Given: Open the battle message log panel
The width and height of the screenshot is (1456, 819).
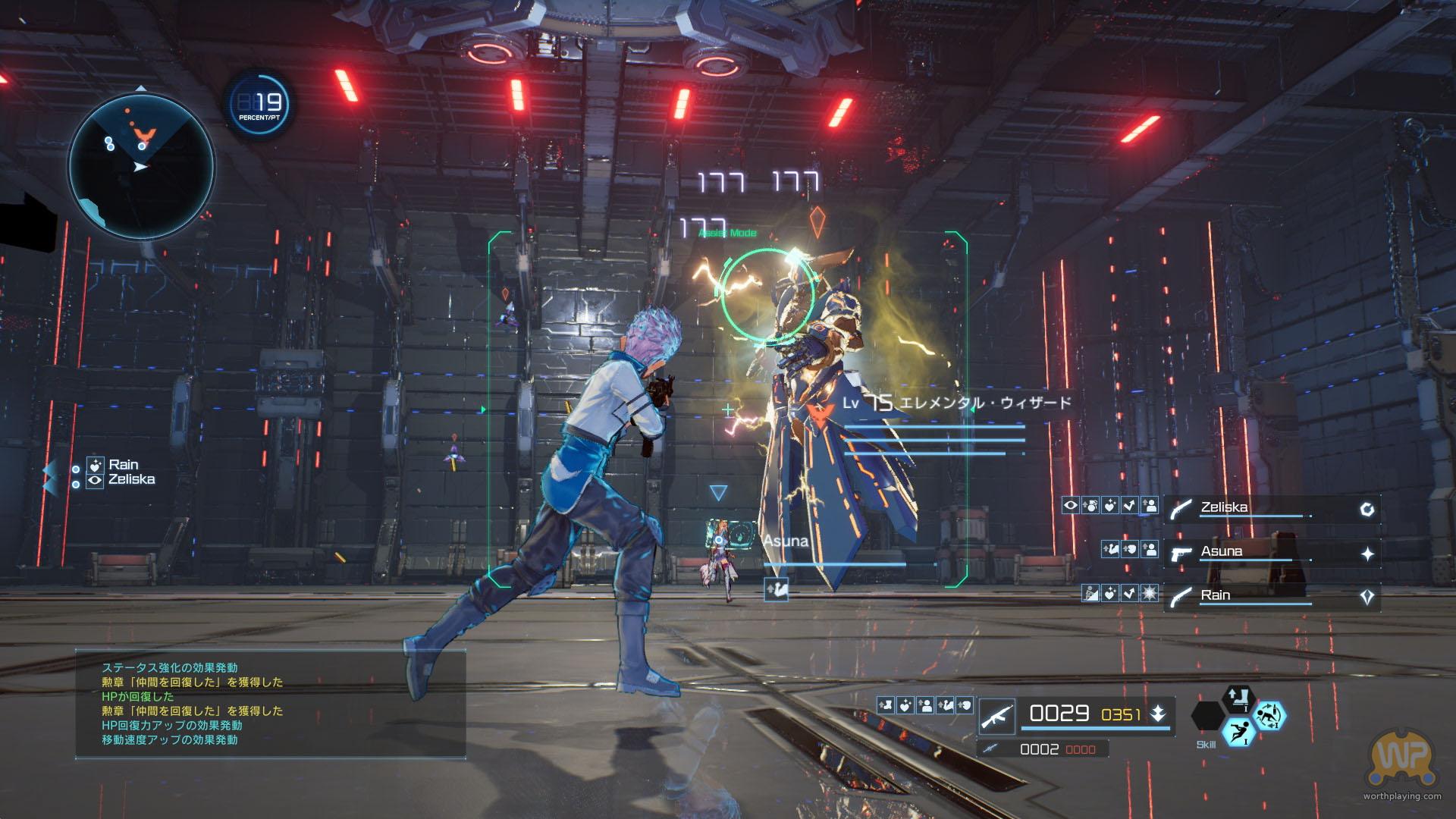Looking at the screenshot, I should (270, 704).
